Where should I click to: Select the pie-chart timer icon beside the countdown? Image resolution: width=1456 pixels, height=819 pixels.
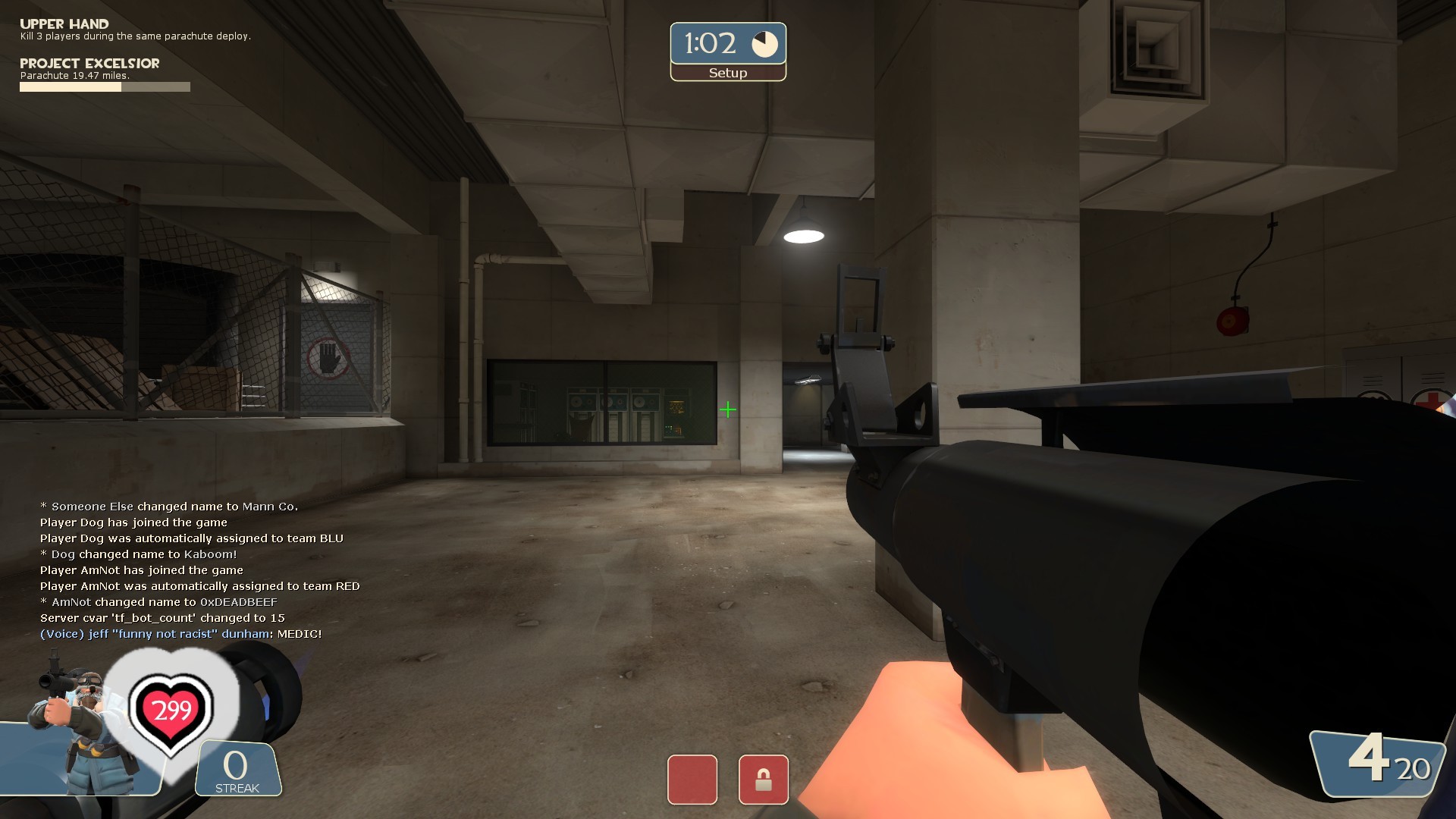(764, 43)
